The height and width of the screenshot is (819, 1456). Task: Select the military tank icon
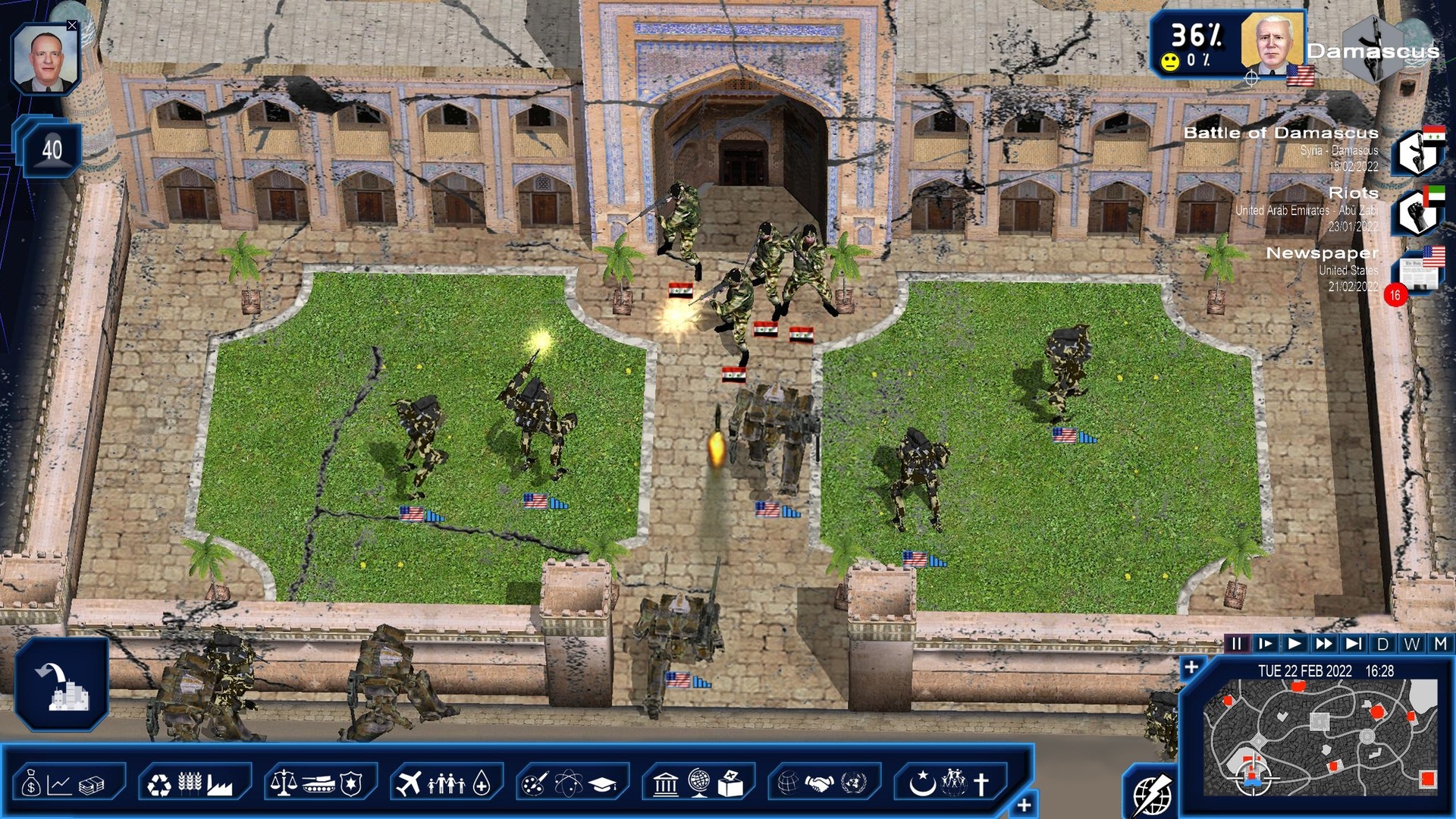point(321,786)
